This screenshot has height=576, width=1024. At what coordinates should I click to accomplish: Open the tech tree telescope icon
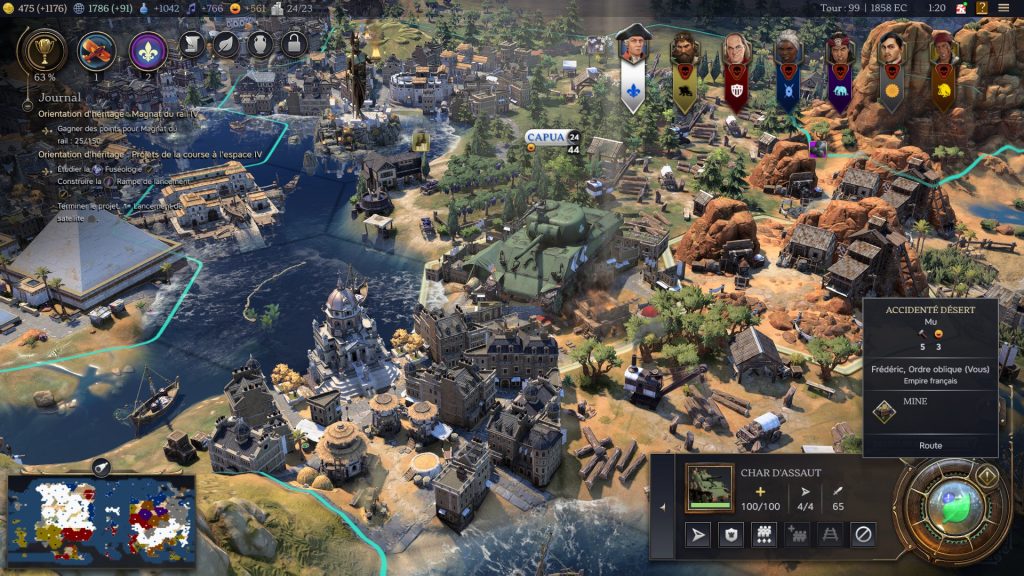click(x=97, y=49)
